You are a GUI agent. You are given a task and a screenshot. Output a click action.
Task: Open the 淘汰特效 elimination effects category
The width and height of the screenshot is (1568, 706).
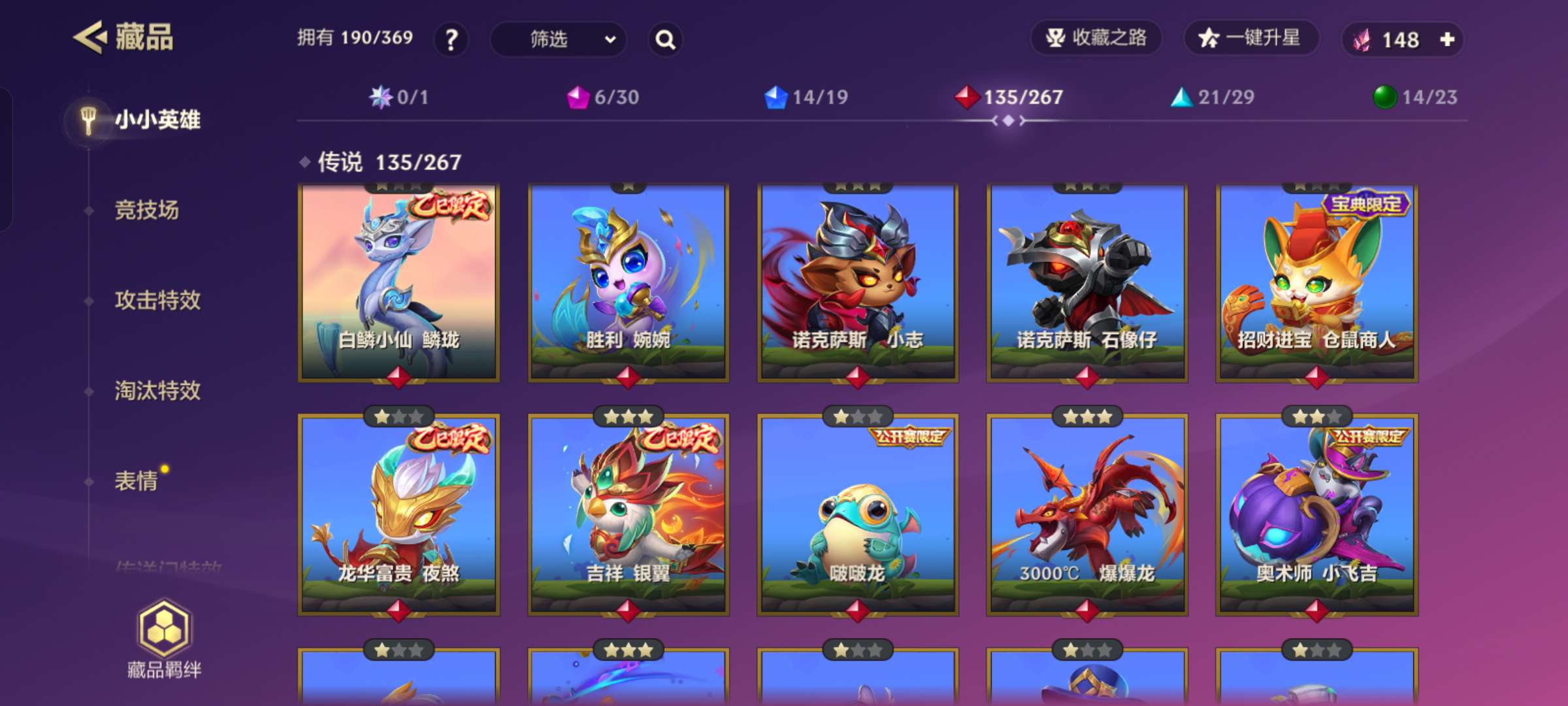tap(157, 391)
